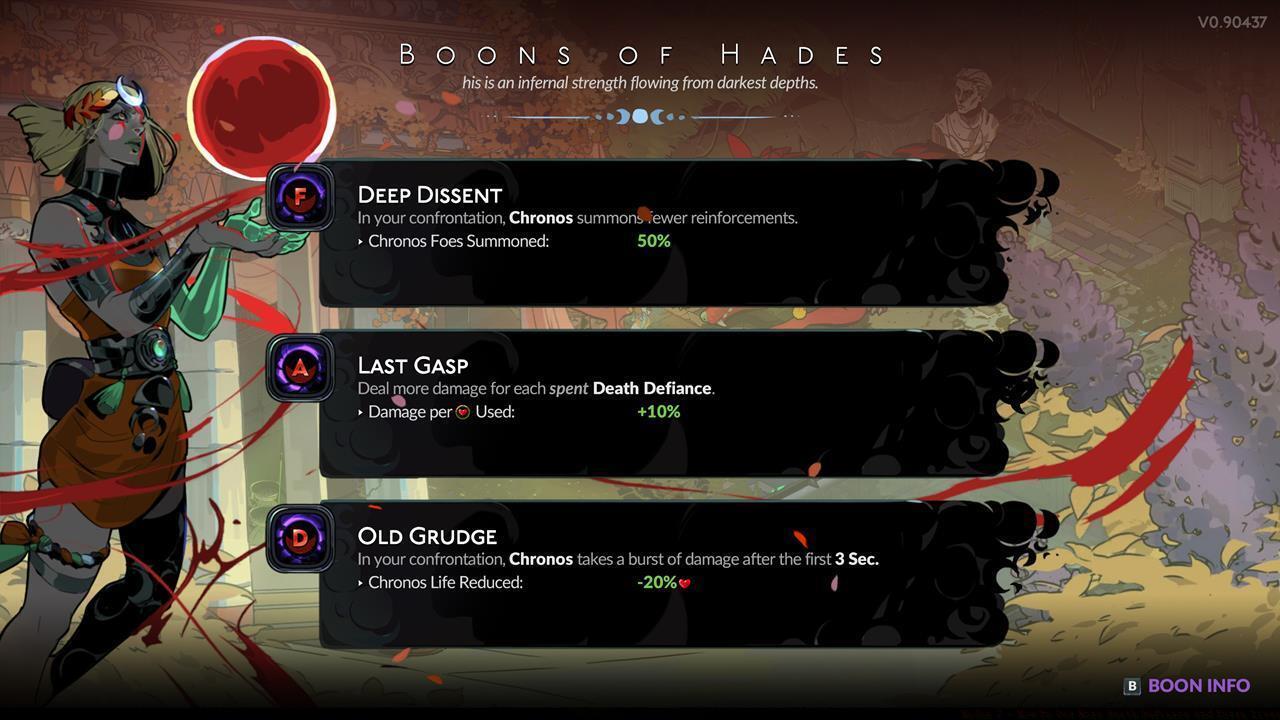Click the Boons of Hades title

[x=640, y=55]
